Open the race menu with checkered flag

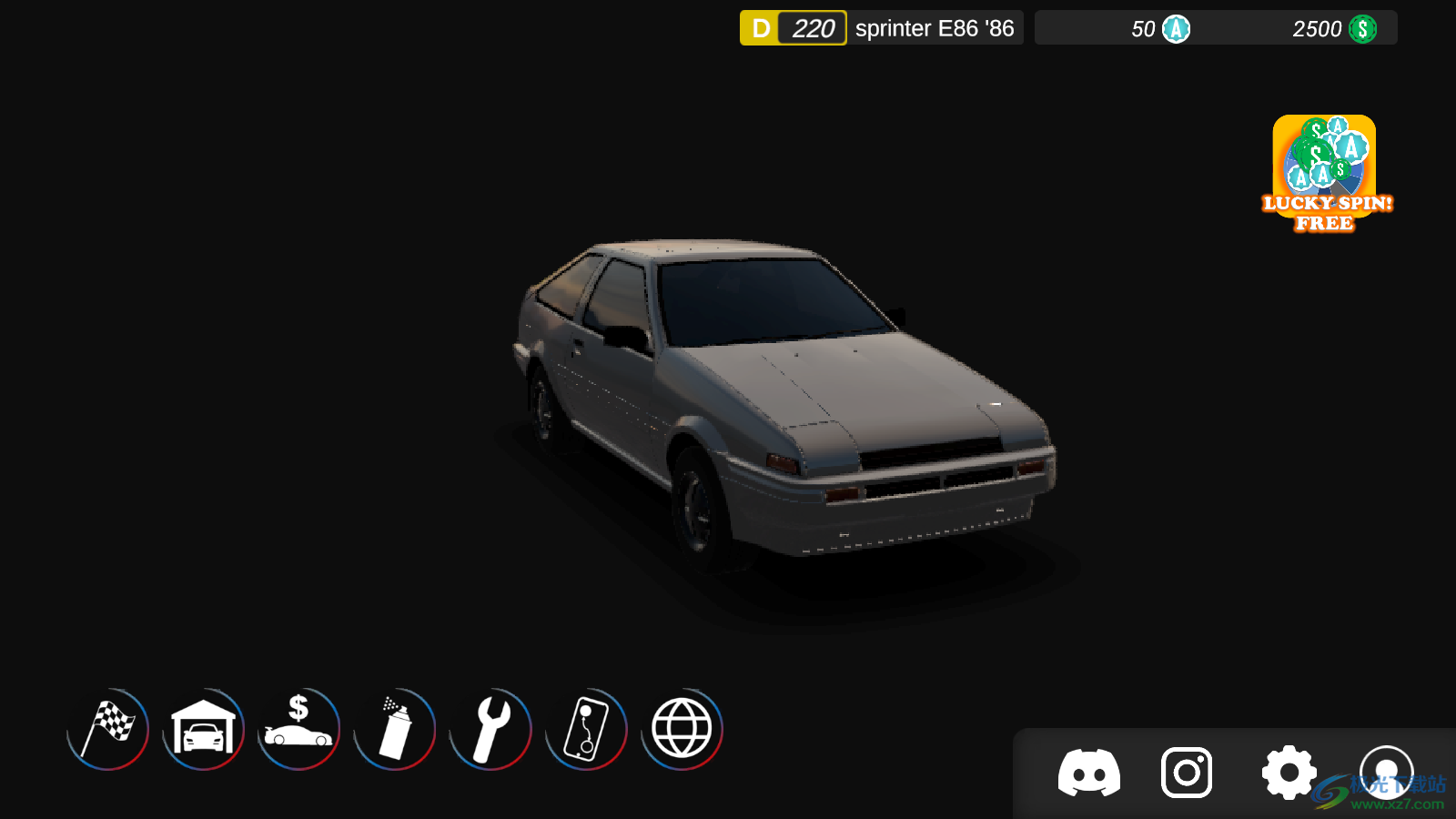coord(108,729)
